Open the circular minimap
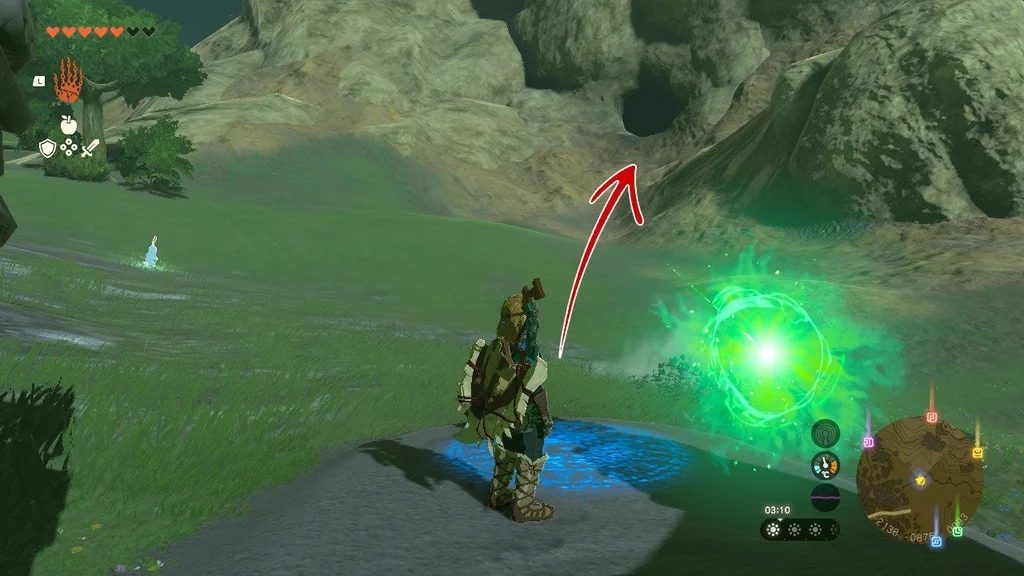The image size is (1024, 576). (x=920, y=480)
